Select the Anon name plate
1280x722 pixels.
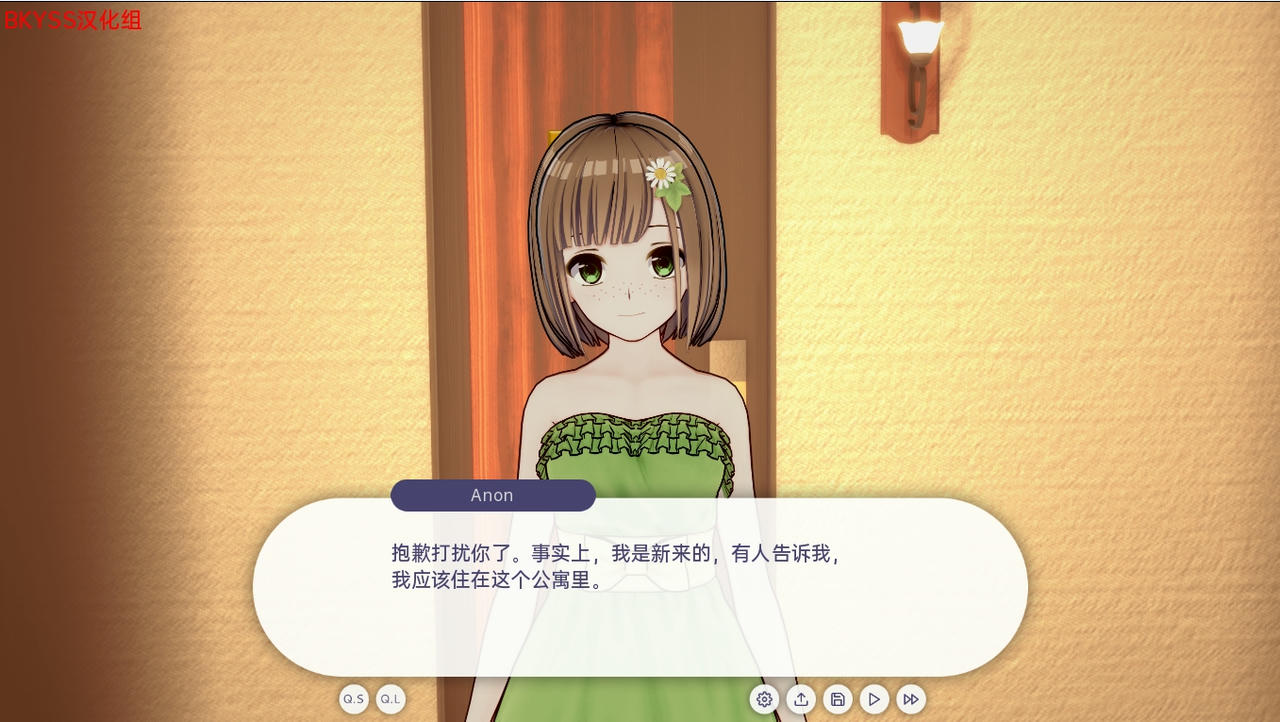(492, 495)
